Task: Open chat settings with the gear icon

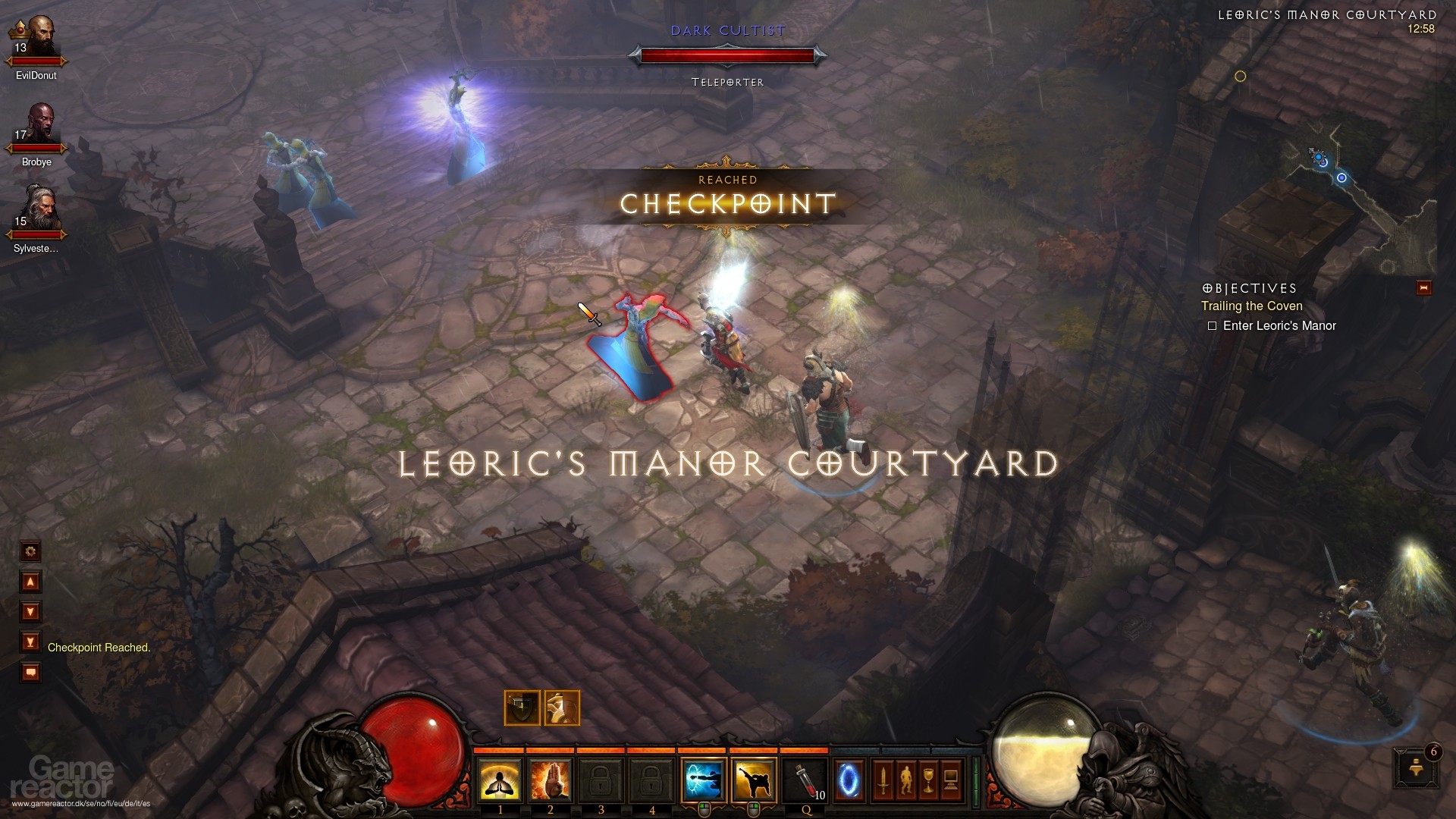Action: click(30, 552)
